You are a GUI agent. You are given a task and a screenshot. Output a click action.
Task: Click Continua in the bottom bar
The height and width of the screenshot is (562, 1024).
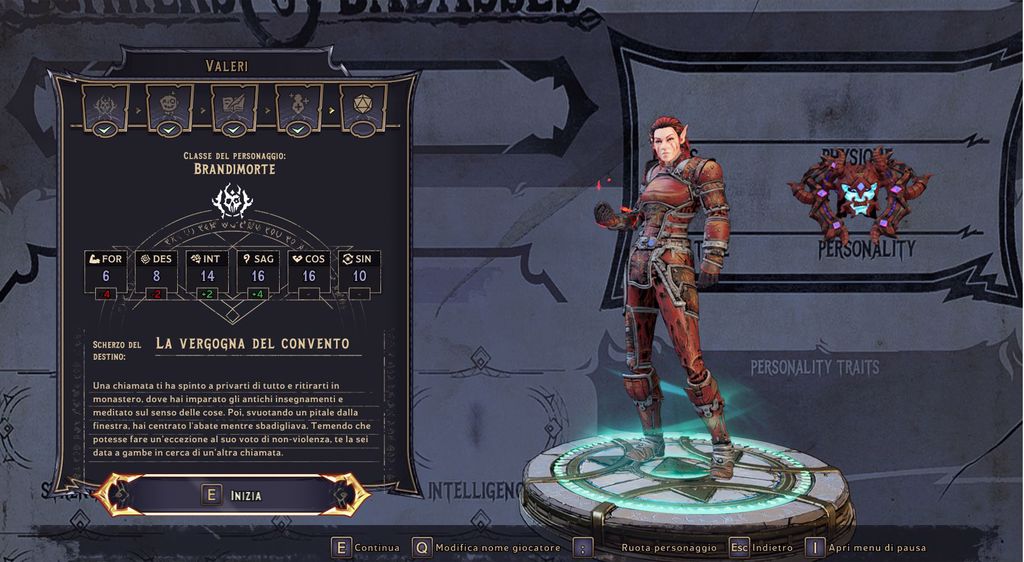(366, 548)
